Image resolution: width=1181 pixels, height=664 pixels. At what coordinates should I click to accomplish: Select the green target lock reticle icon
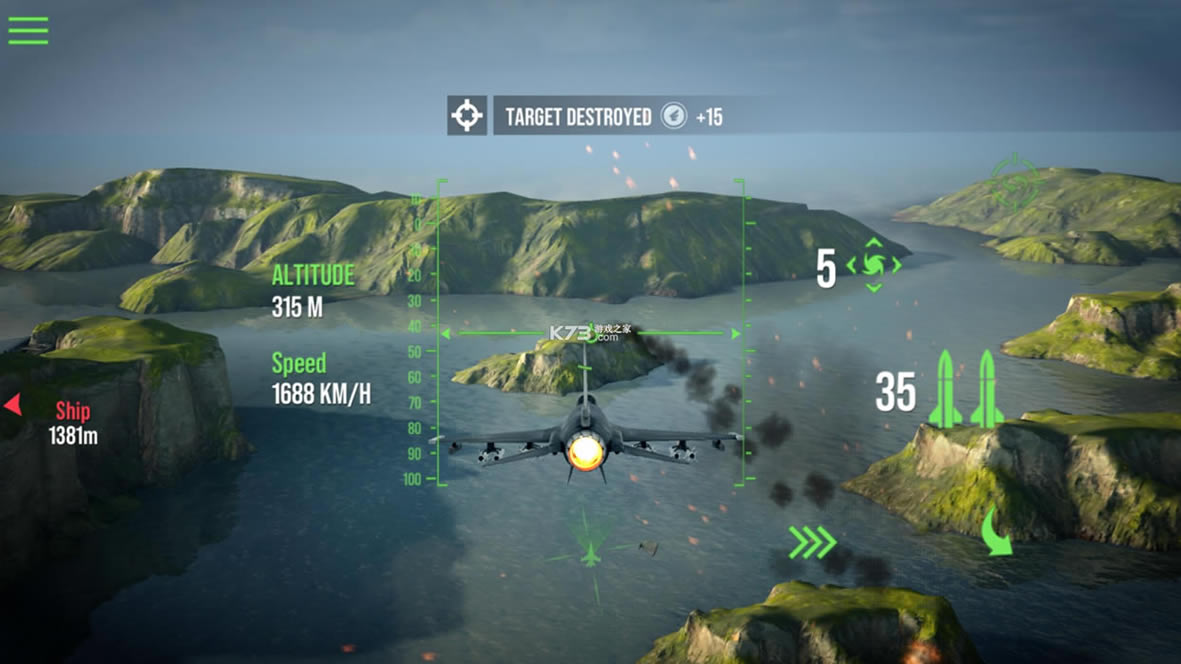(x=1015, y=183)
